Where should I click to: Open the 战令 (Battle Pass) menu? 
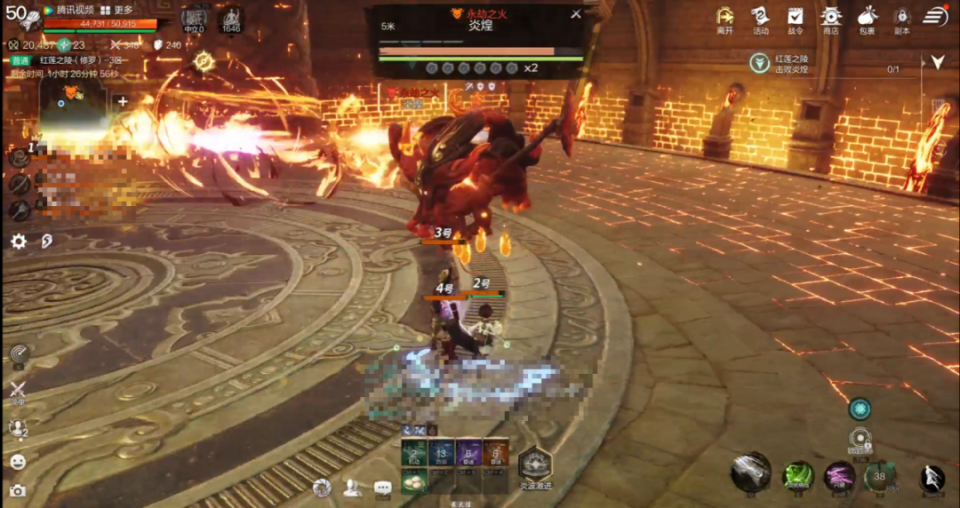(x=795, y=19)
